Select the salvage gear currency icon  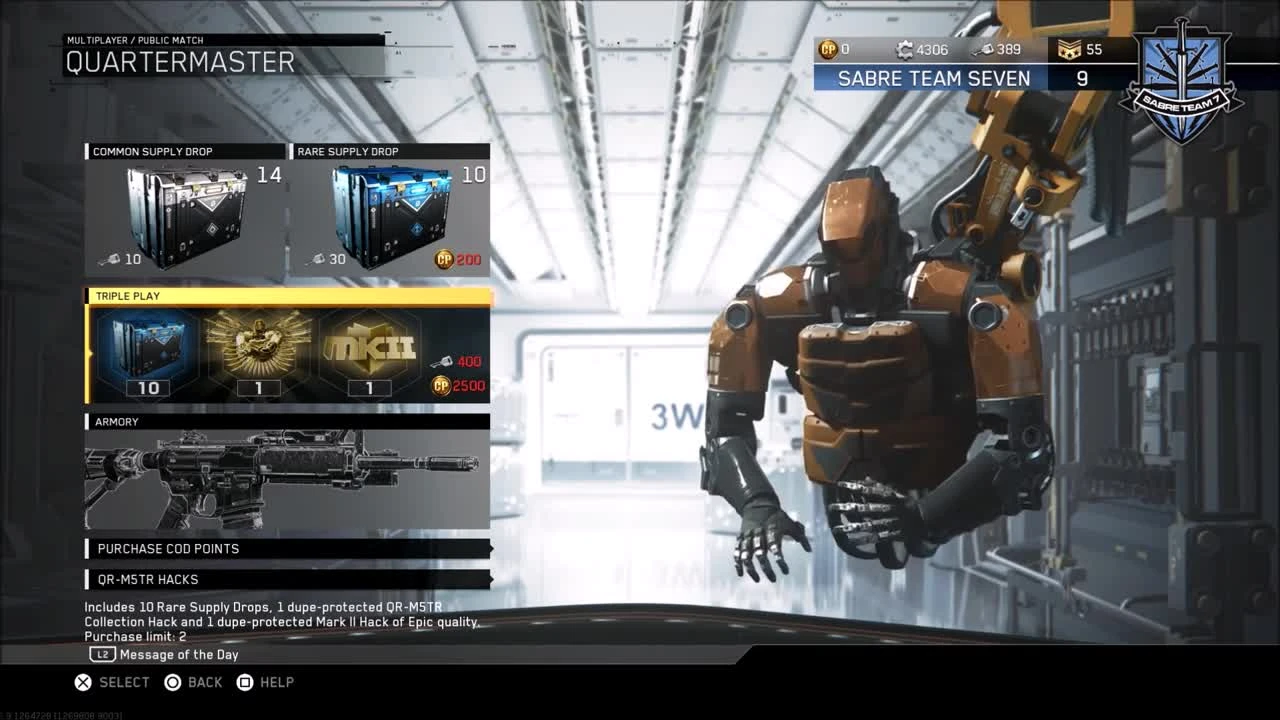click(x=903, y=48)
